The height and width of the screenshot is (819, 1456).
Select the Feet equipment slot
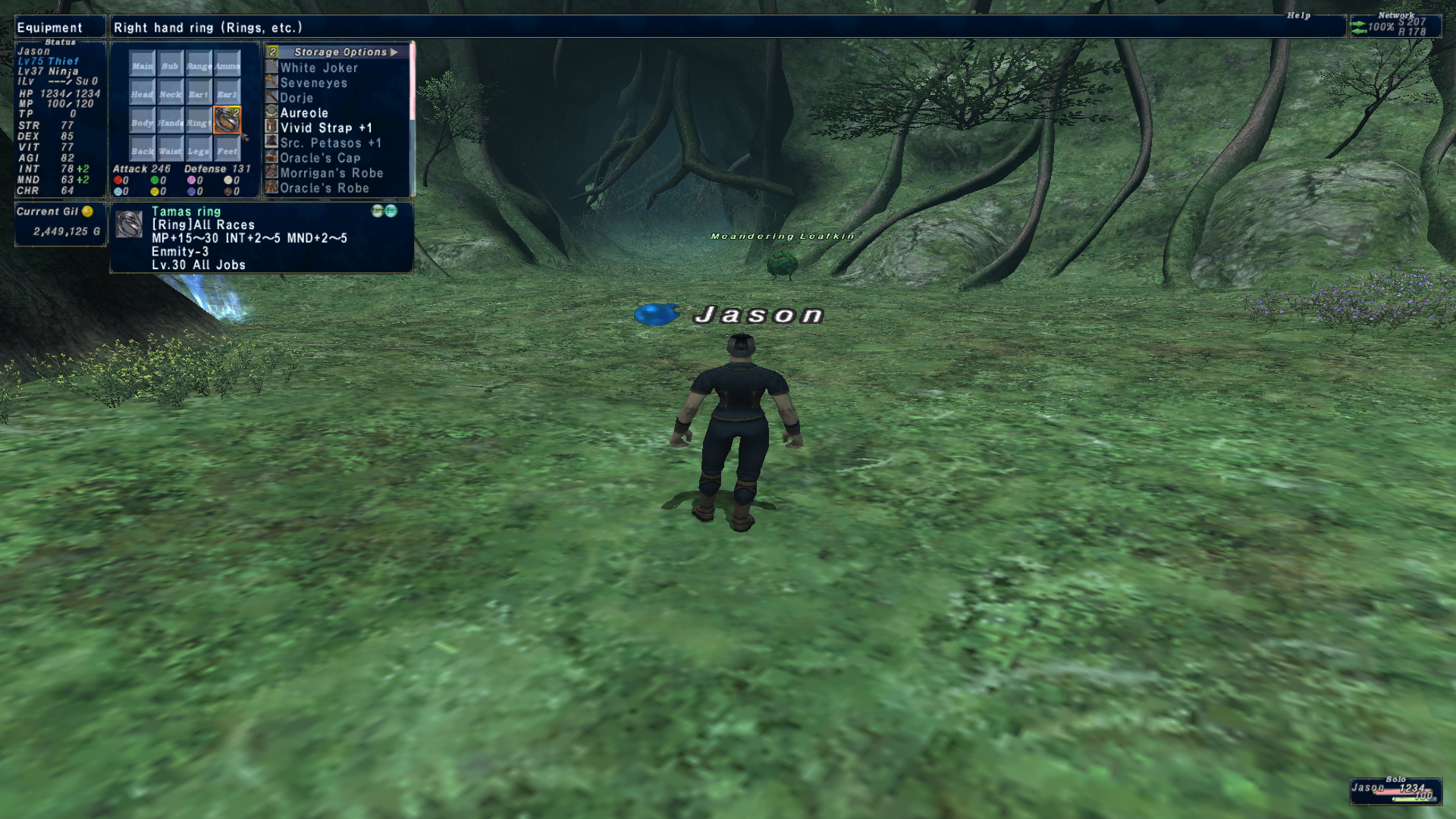(x=227, y=149)
